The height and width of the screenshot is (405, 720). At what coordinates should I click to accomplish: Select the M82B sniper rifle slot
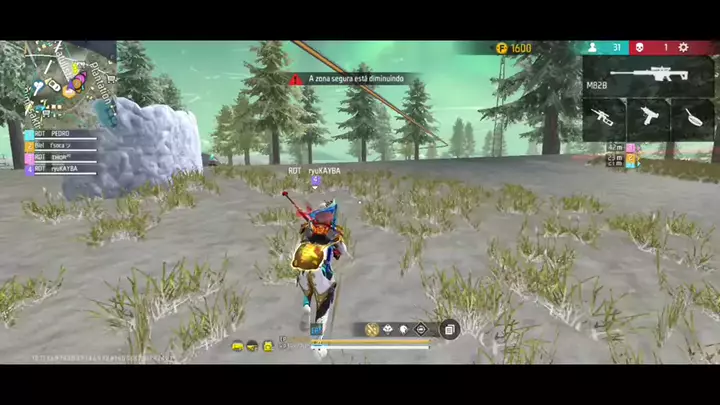click(x=648, y=76)
